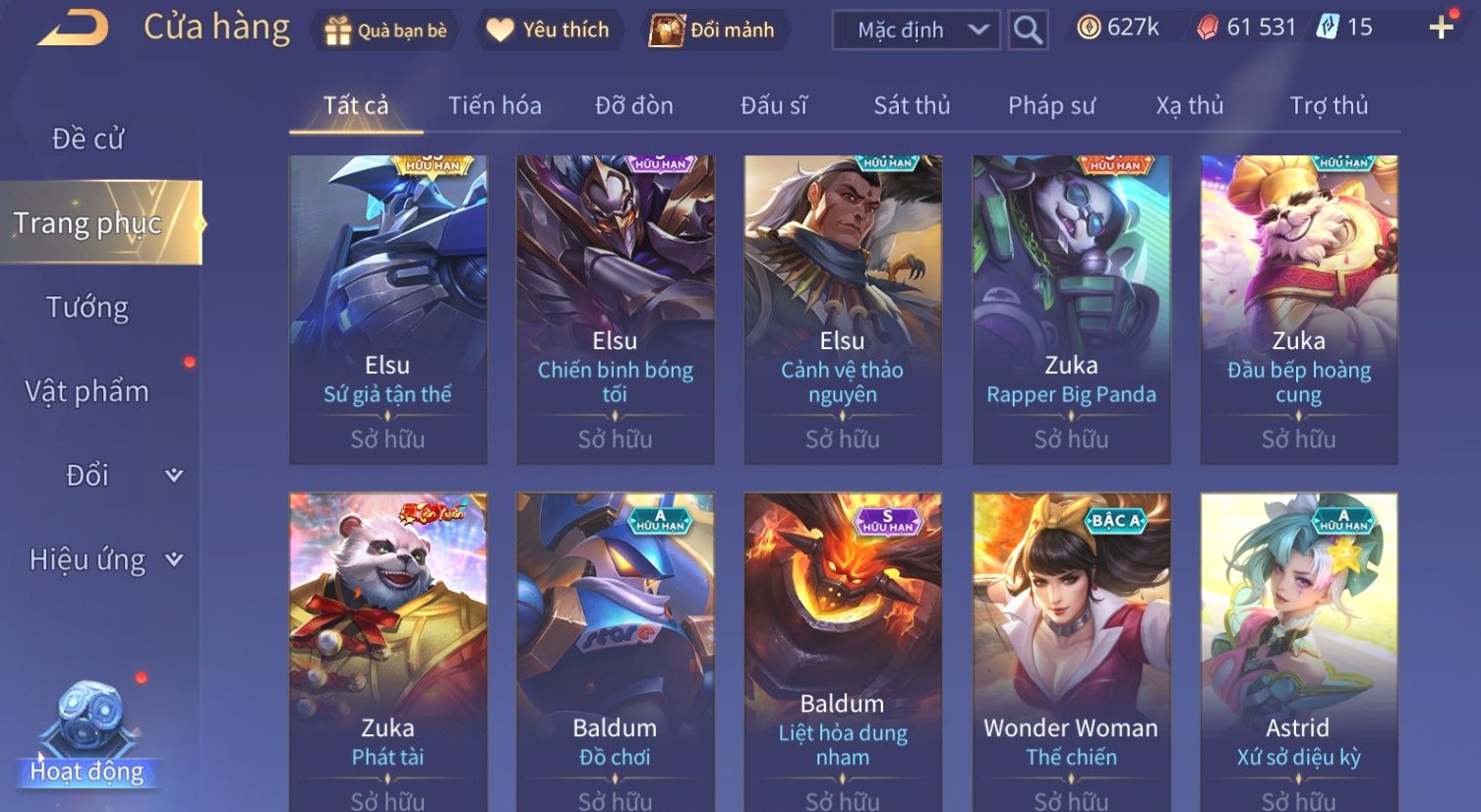Click the magnifying glass search button
Viewport: 1481px width, 812px height.
click(x=1028, y=30)
